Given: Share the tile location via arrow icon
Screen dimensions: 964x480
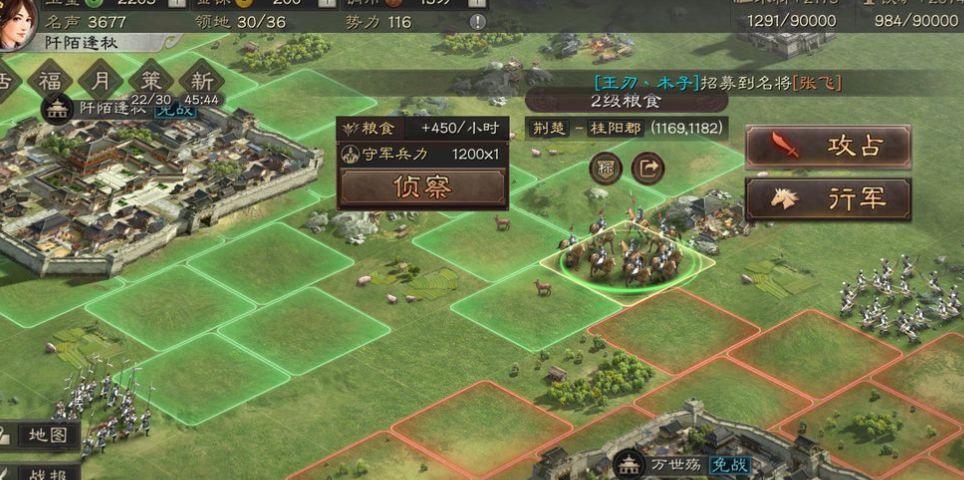Looking at the screenshot, I should click(649, 168).
